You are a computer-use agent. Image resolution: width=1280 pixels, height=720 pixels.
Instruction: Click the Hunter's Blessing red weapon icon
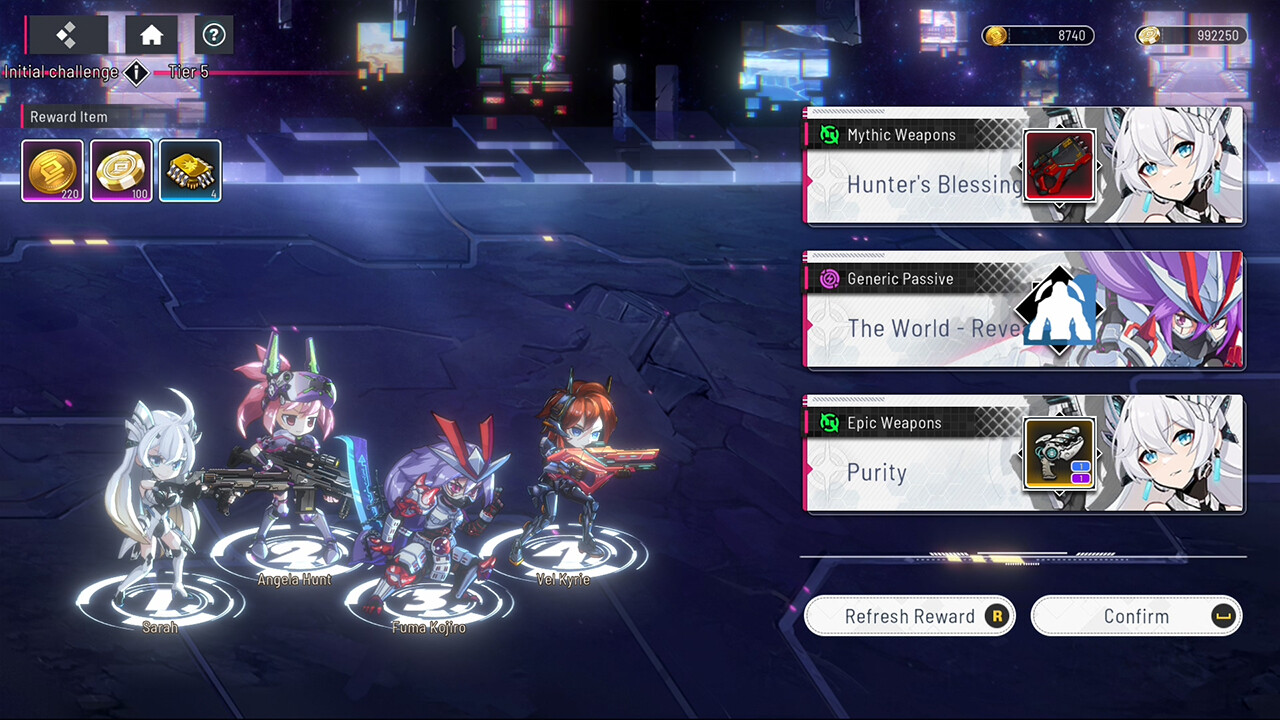[x=1059, y=166]
